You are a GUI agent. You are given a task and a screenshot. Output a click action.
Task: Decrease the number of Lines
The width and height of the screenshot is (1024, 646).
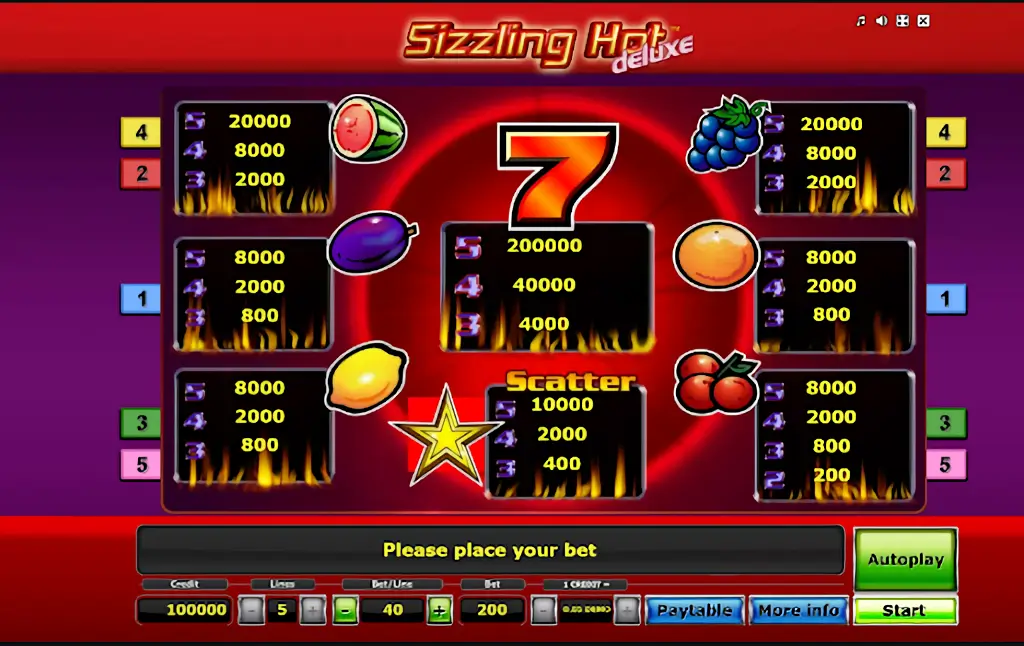click(251, 610)
